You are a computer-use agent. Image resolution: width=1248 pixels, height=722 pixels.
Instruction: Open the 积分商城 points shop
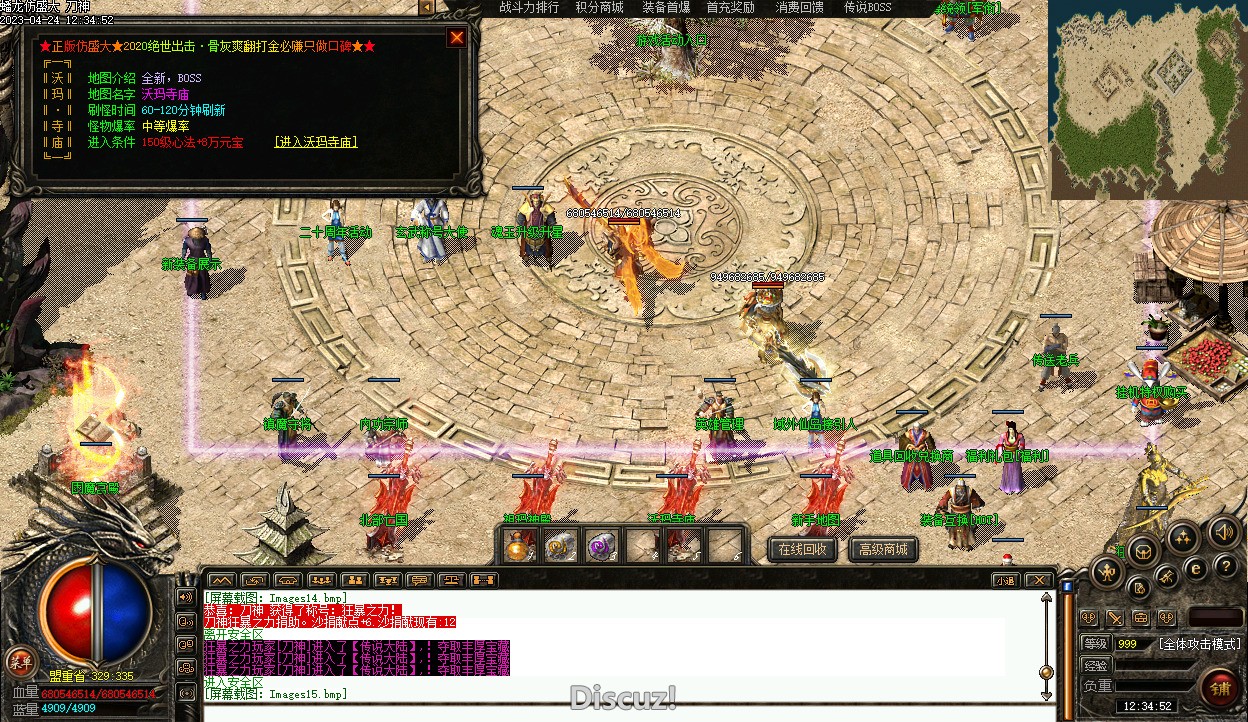click(599, 8)
